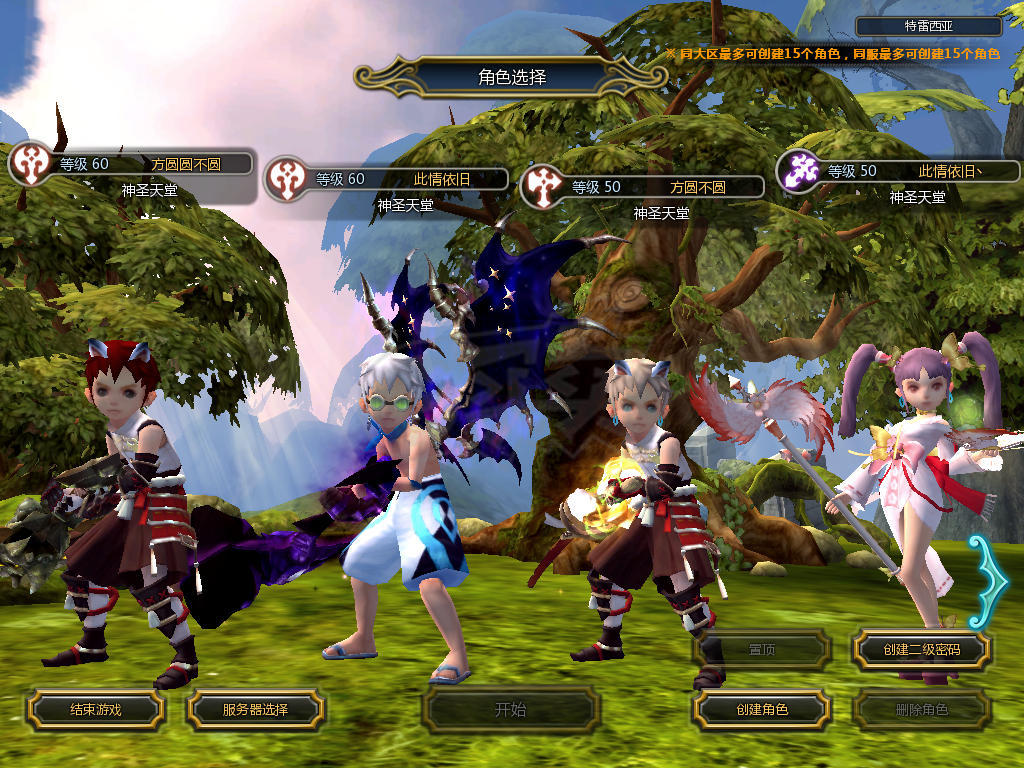The width and height of the screenshot is (1024, 768).
Task: Select the level 60 character 方圆圆不圆
Action: click(x=130, y=164)
